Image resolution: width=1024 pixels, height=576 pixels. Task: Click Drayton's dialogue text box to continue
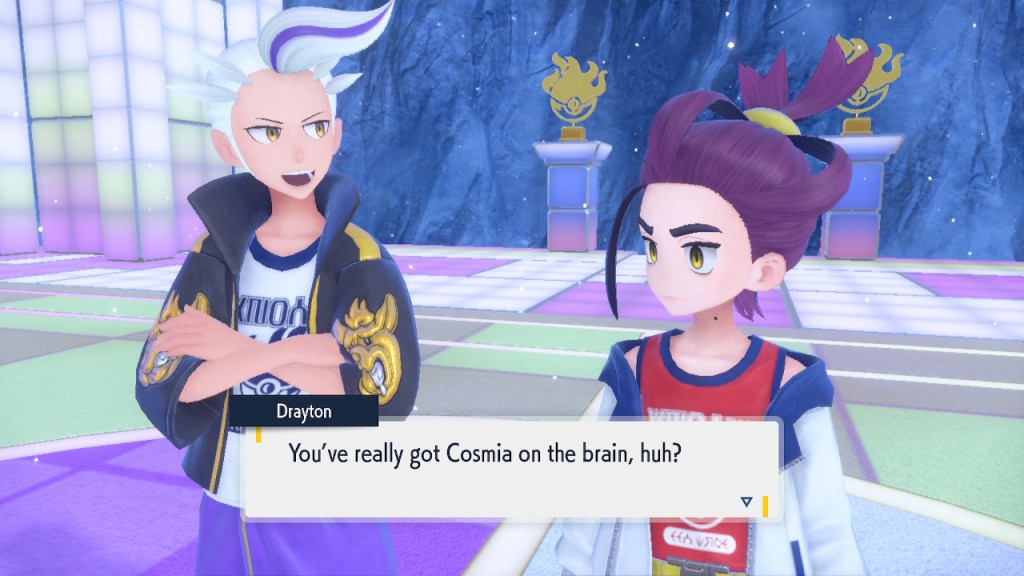coord(510,468)
